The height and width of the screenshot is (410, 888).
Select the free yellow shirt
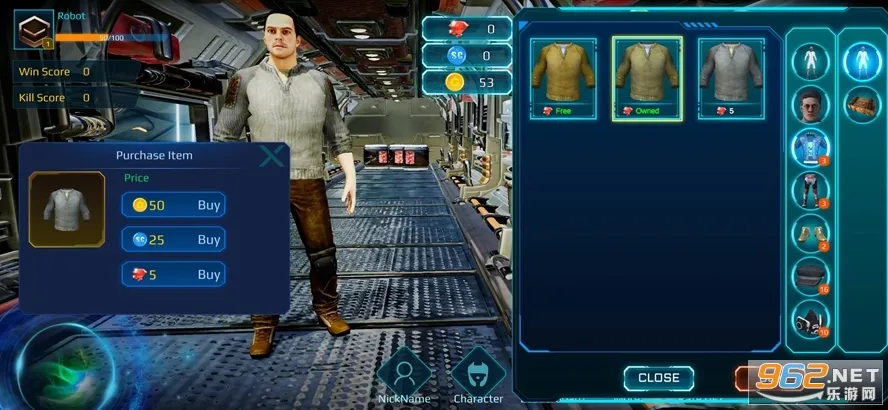(x=563, y=78)
